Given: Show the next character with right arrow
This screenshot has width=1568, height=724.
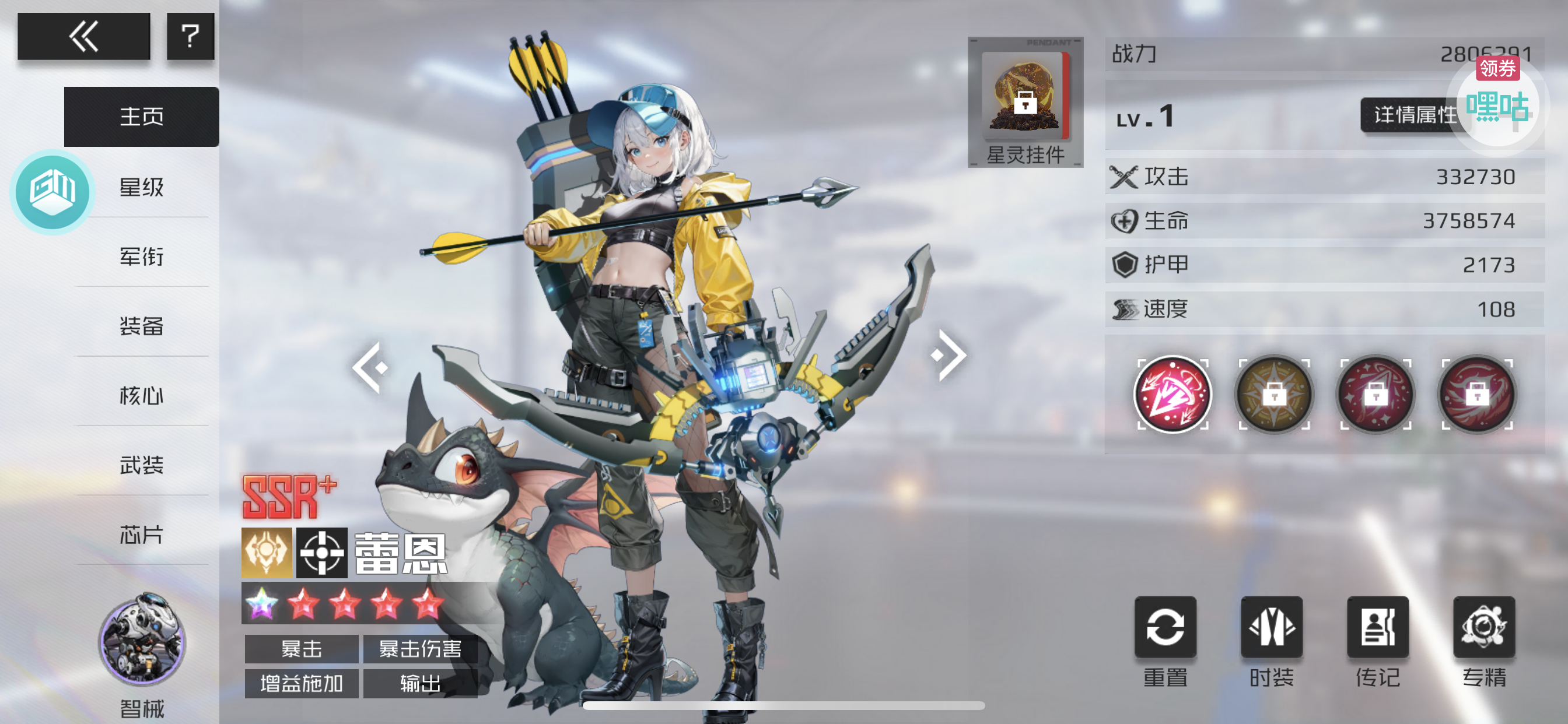Looking at the screenshot, I should pos(949,356).
